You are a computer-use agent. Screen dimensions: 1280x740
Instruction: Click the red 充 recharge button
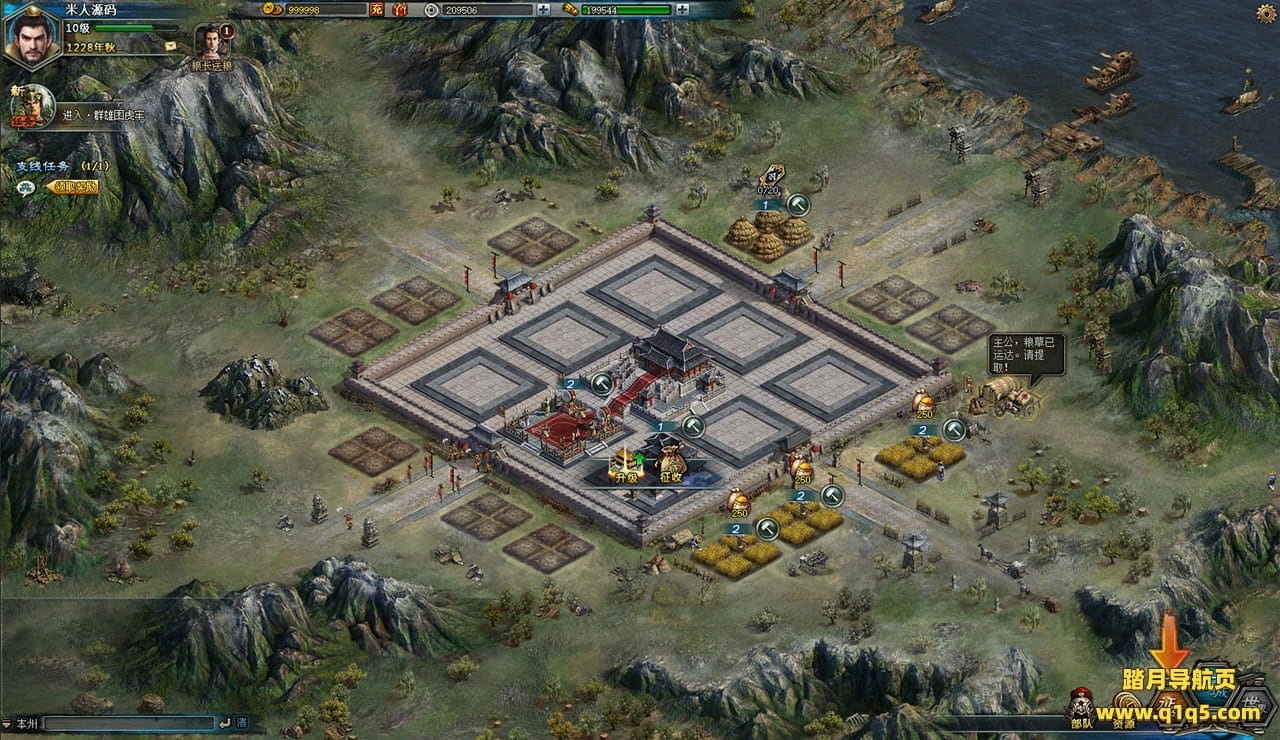(x=376, y=10)
